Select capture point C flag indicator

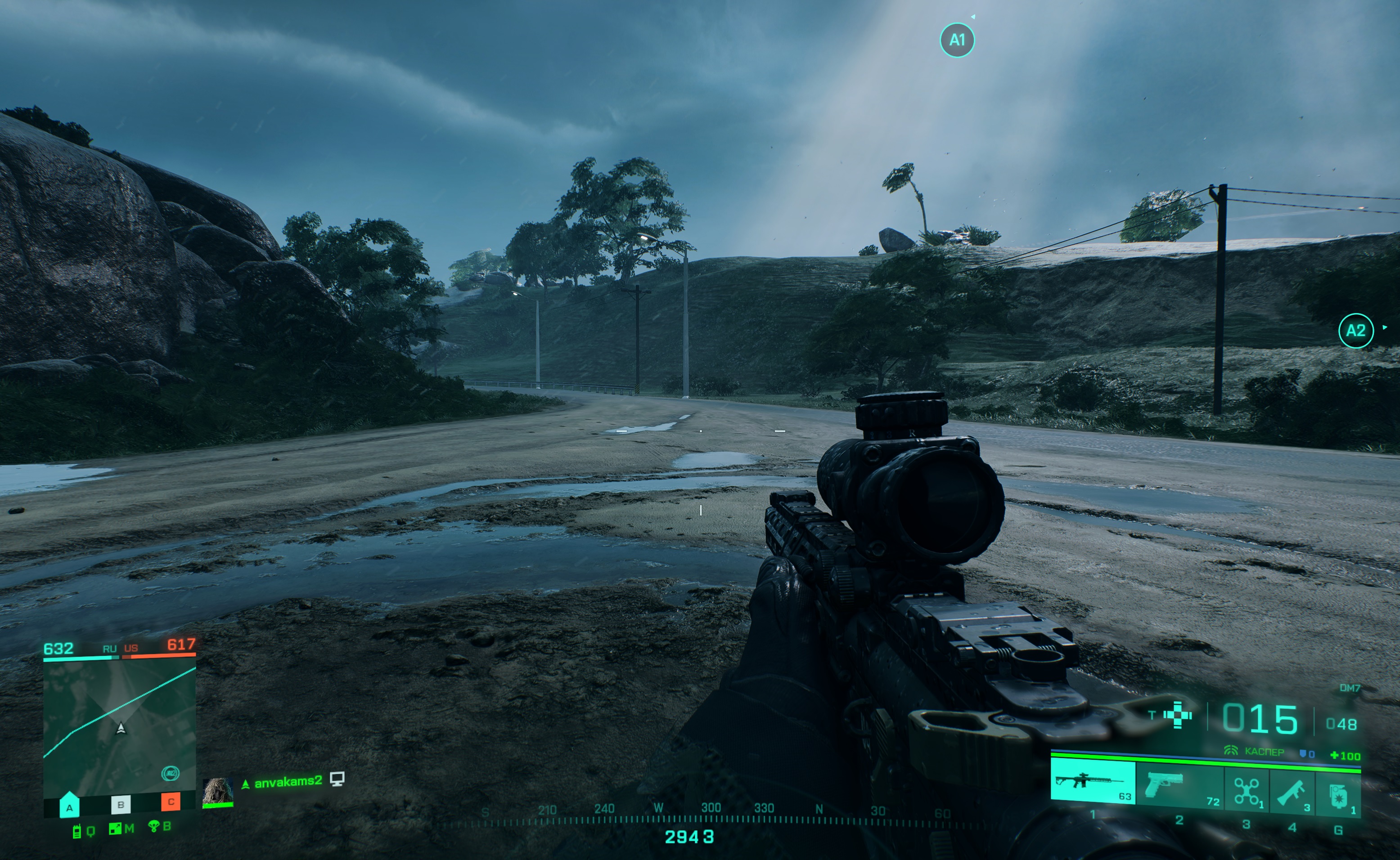click(171, 802)
